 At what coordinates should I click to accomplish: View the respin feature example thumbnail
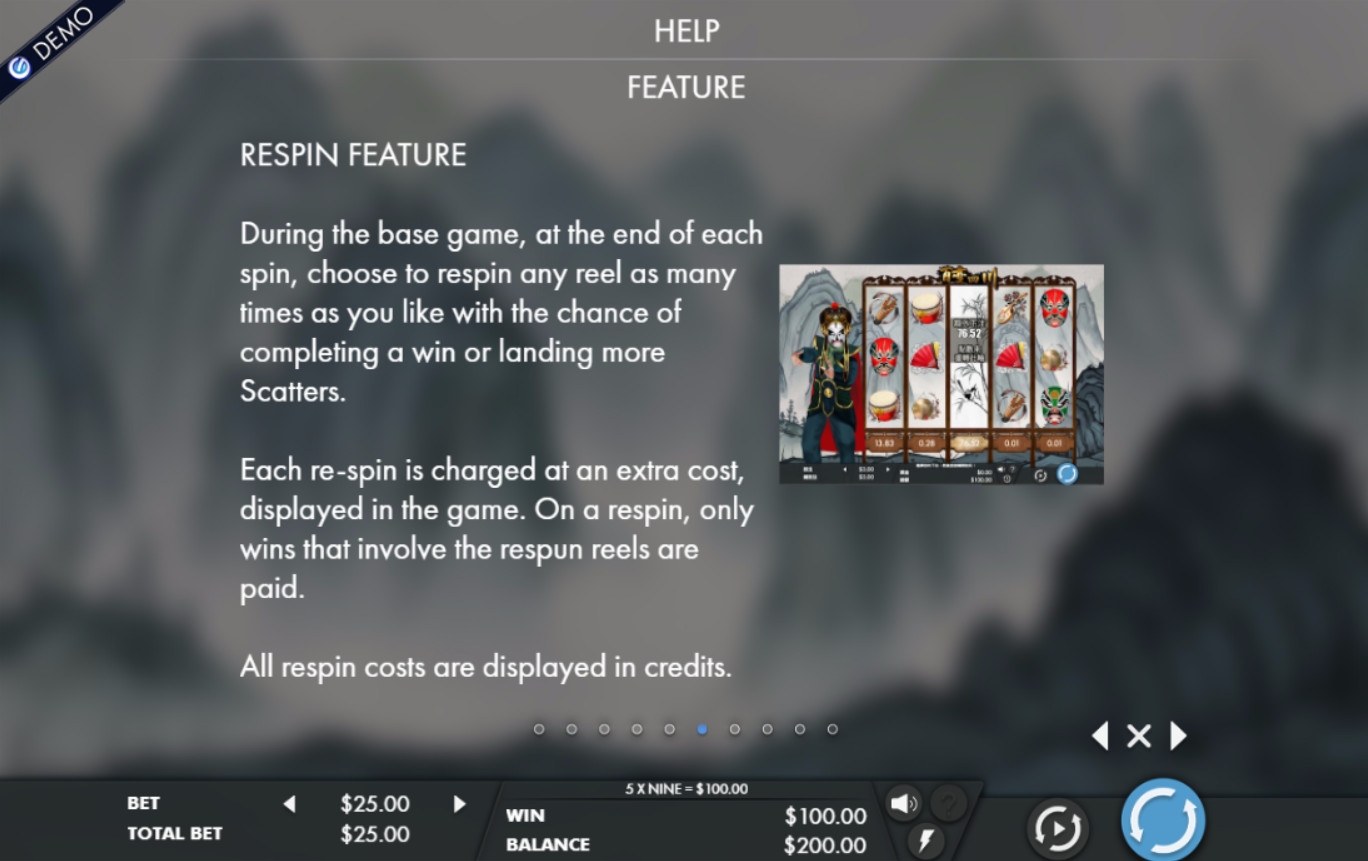(941, 374)
